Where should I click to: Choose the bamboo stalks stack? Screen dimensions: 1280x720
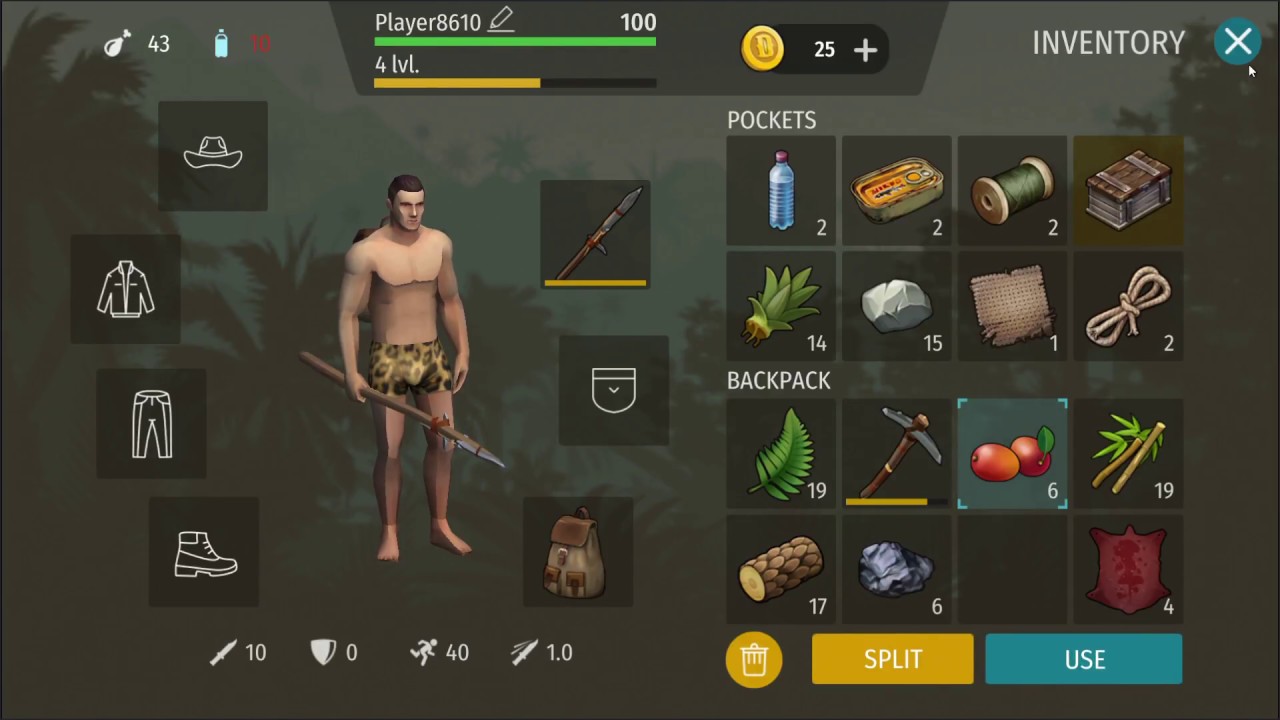(1128, 453)
